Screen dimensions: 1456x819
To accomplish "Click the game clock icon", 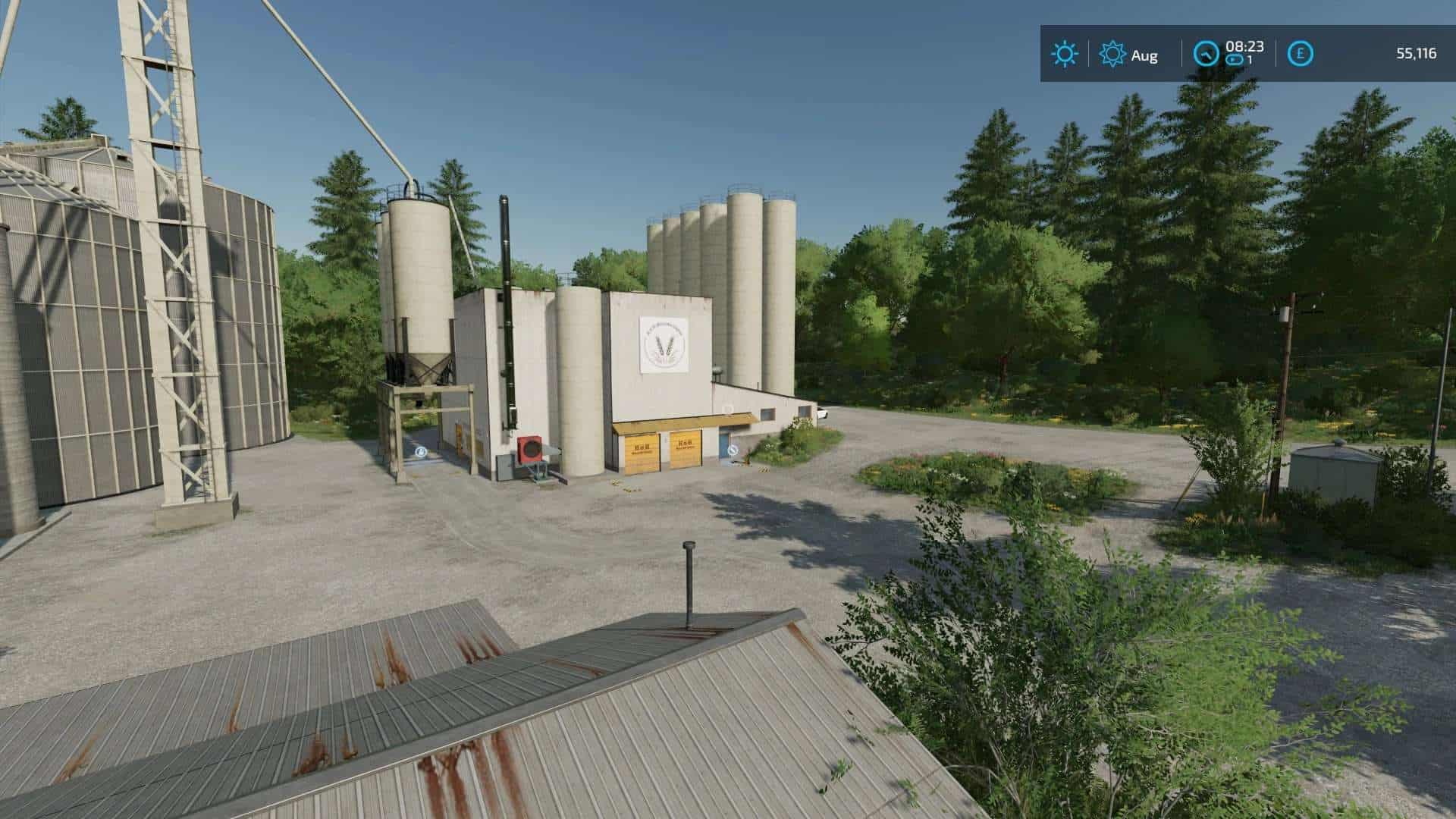I will [x=1206, y=54].
